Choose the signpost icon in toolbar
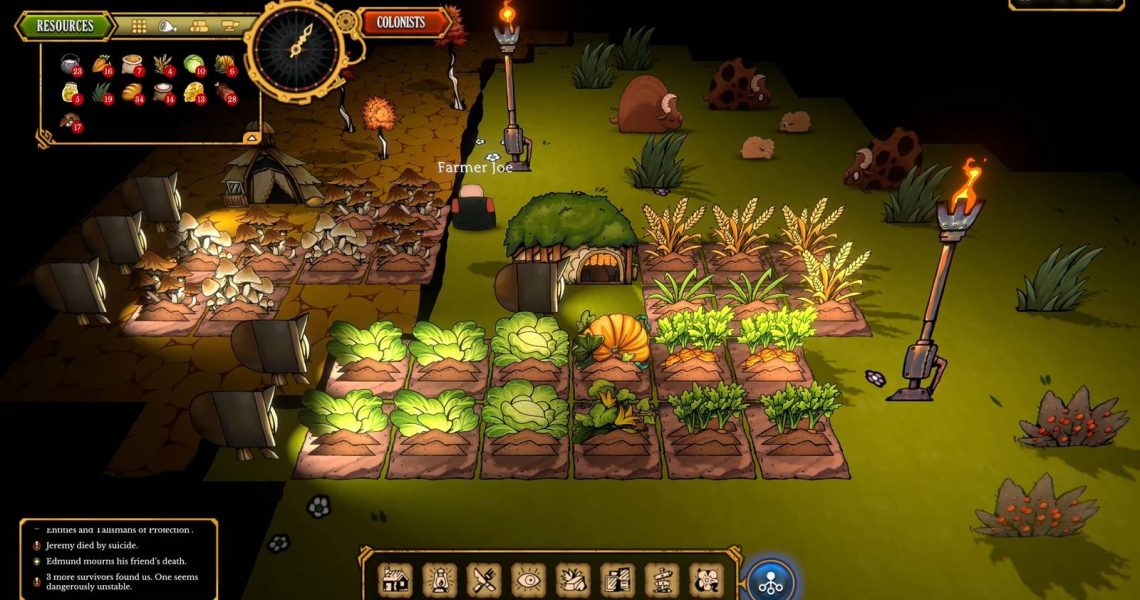This screenshot has width=1140, height=600. point(661,579)
